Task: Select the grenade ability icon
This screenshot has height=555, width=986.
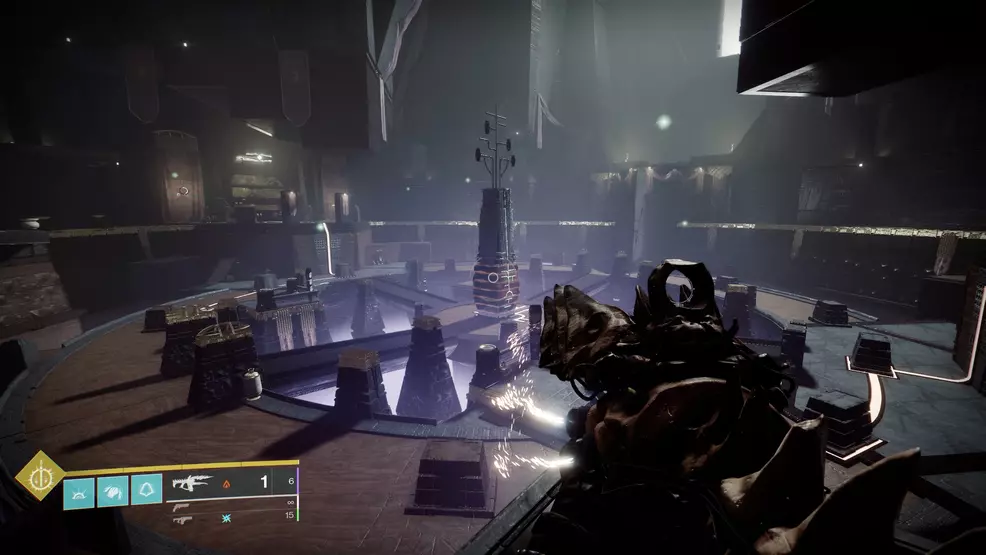Action: (80, 490)
